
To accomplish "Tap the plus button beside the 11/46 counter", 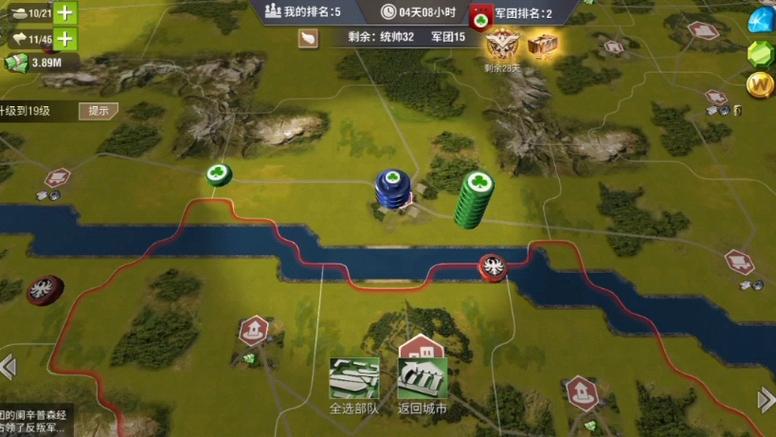I will pyautogui.click(x=65, y=39).
